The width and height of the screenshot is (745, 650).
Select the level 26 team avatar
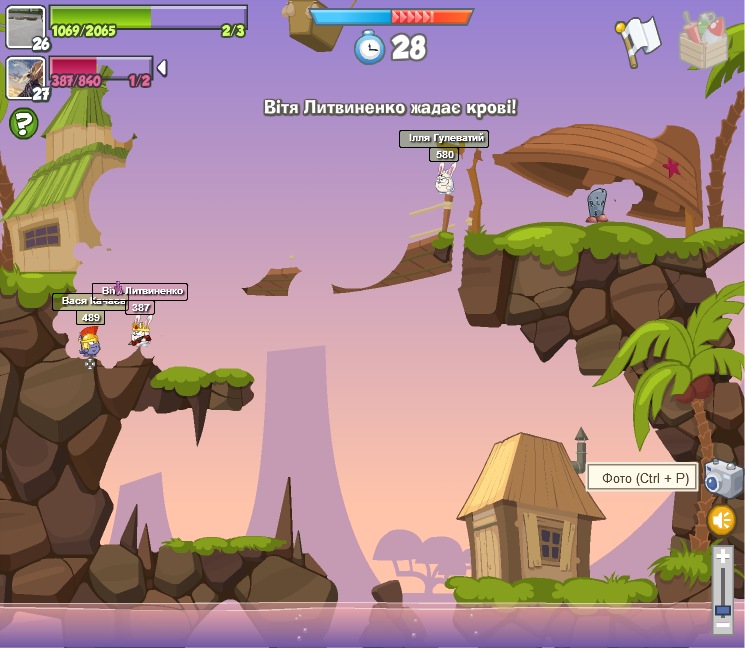coord(25,25)
